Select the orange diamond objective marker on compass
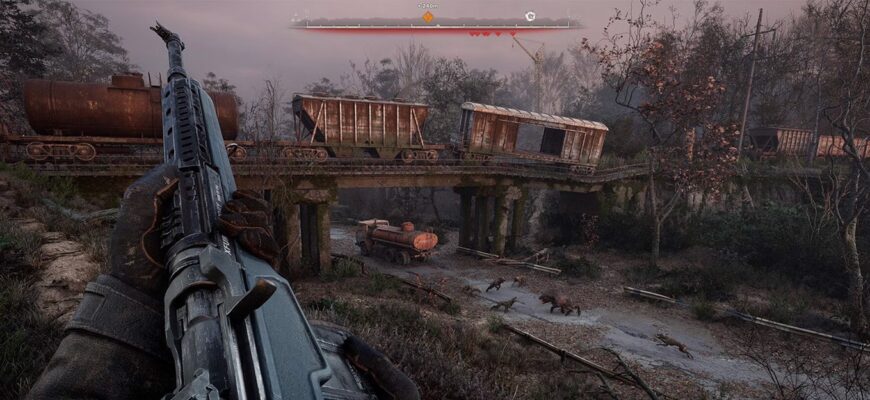870x400 pixels. pos(428,17)
